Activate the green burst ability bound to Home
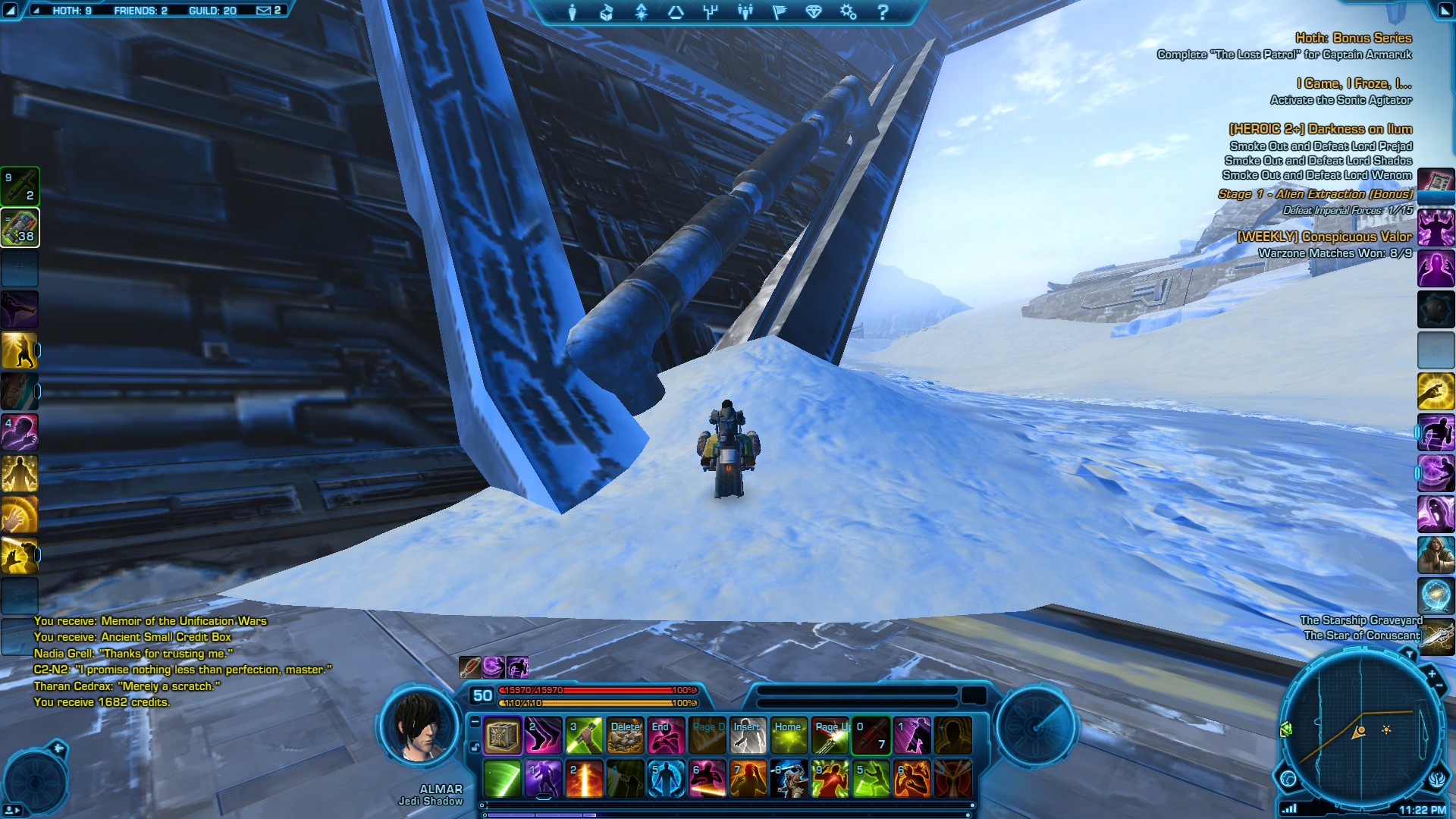 [x=789, y=736]
